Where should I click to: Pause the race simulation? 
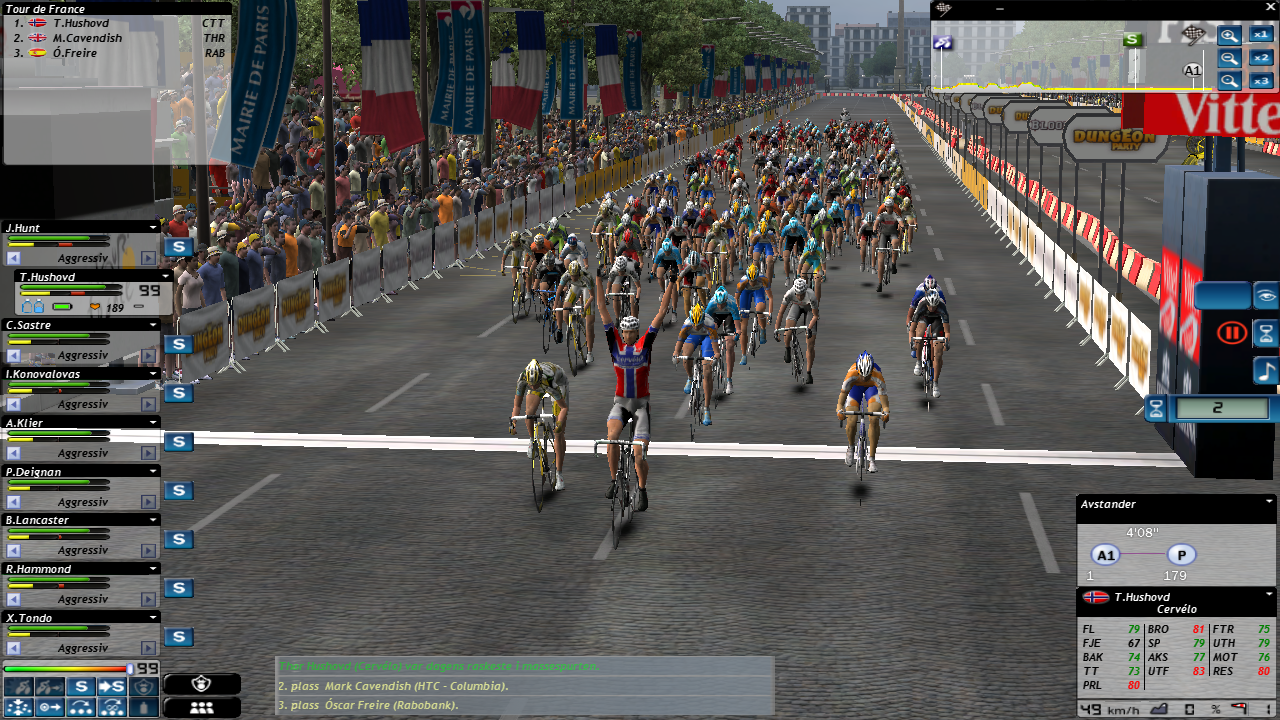coord(1229,332)
